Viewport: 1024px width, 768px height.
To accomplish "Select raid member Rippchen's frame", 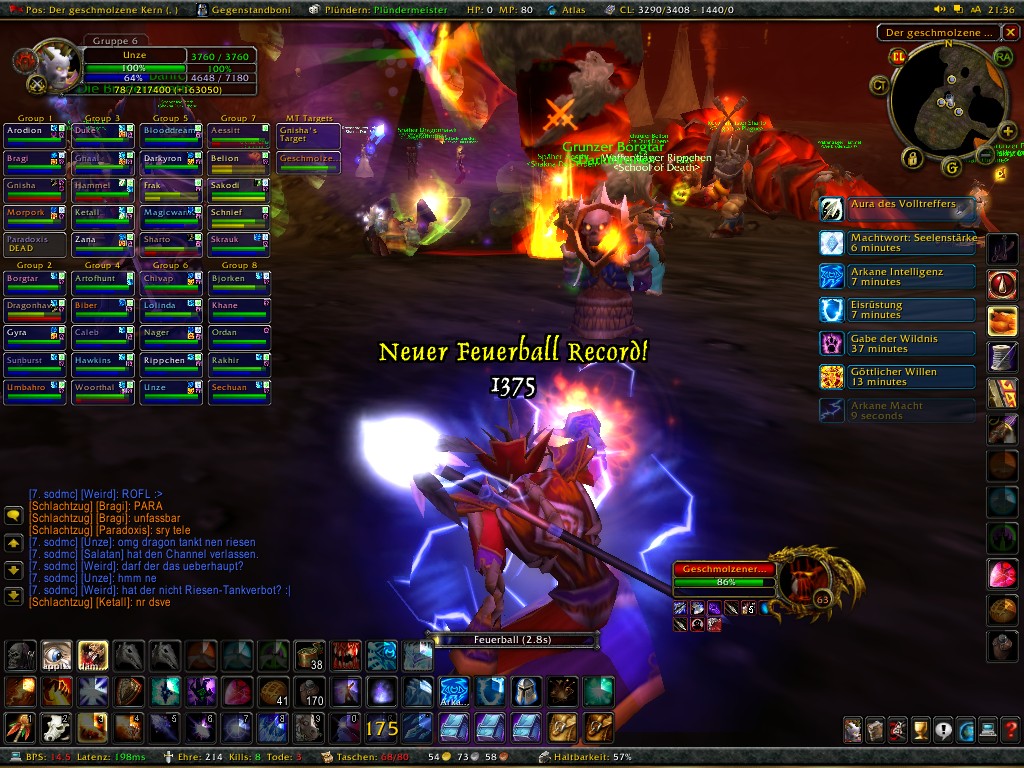I will tap(171, 361).
